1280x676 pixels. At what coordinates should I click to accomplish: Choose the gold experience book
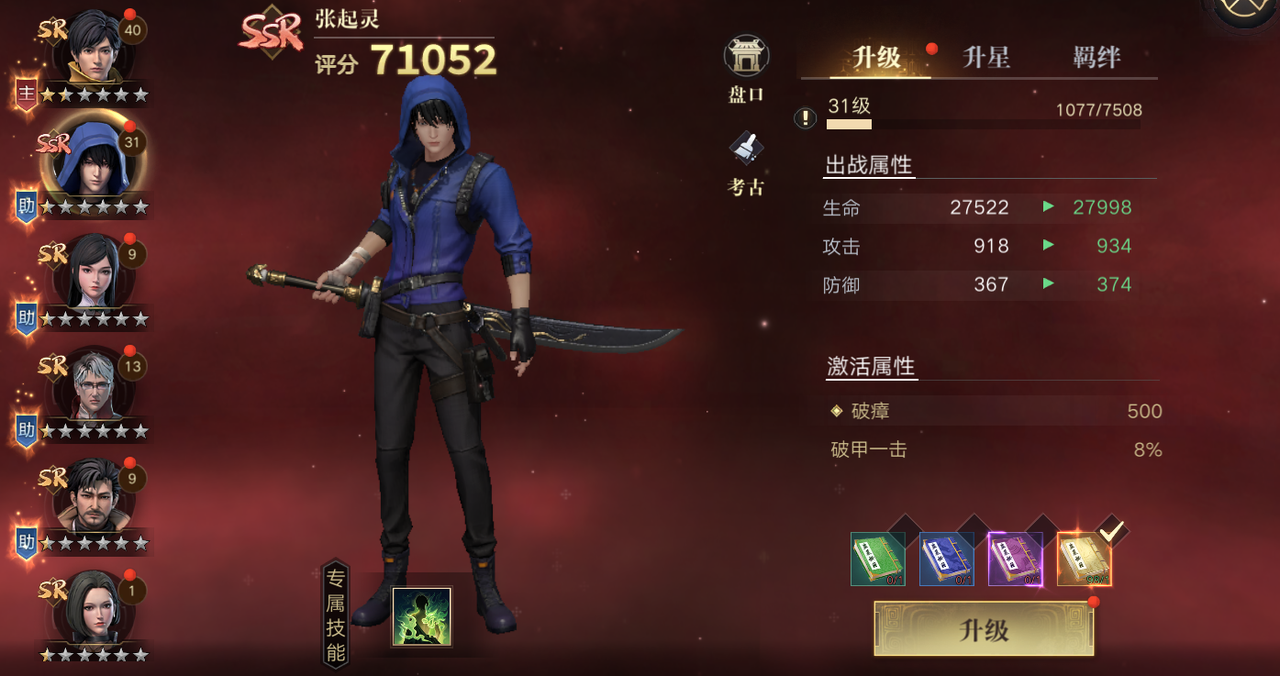pyautogui.click(x=1084, y=559)
